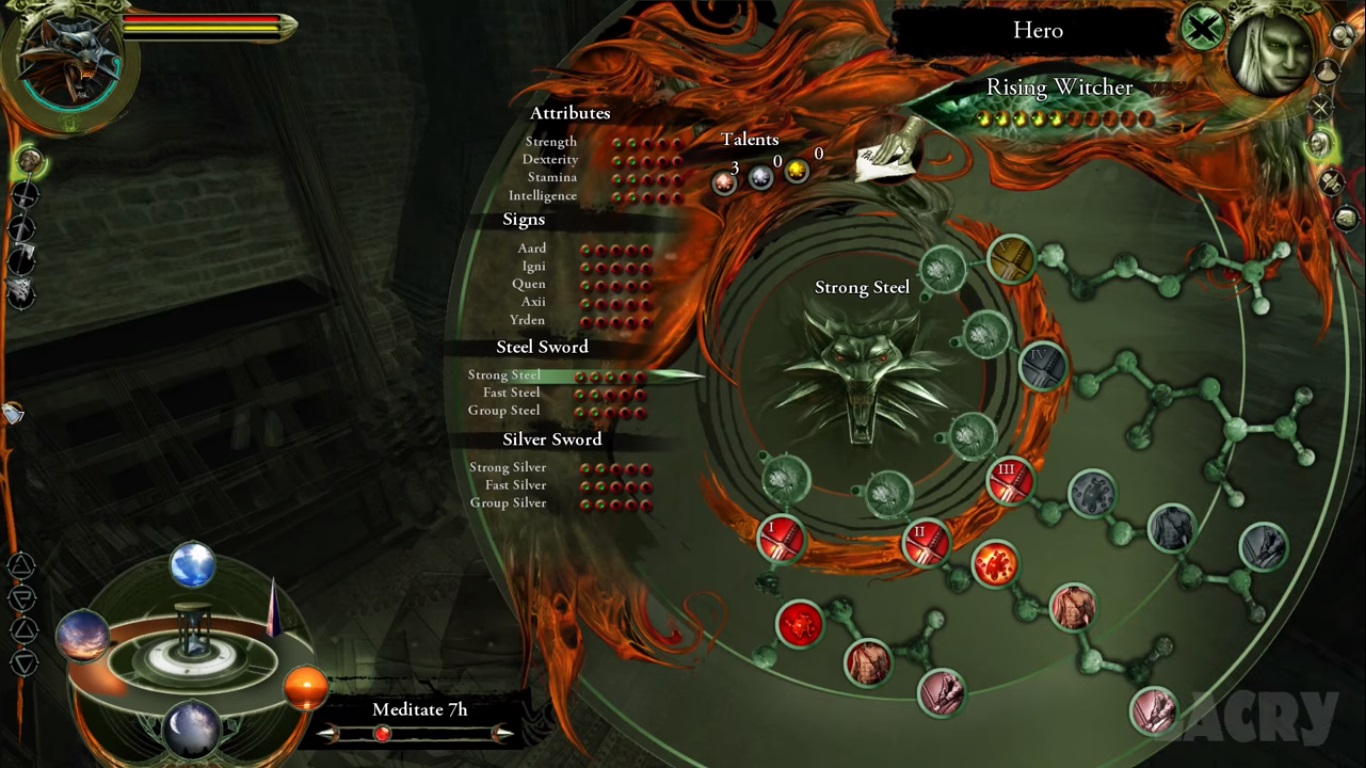Click the red knob on the Meditate slider
Image resolution: width=1366 pixels, height=768 pixels.
tap(381, 734)
